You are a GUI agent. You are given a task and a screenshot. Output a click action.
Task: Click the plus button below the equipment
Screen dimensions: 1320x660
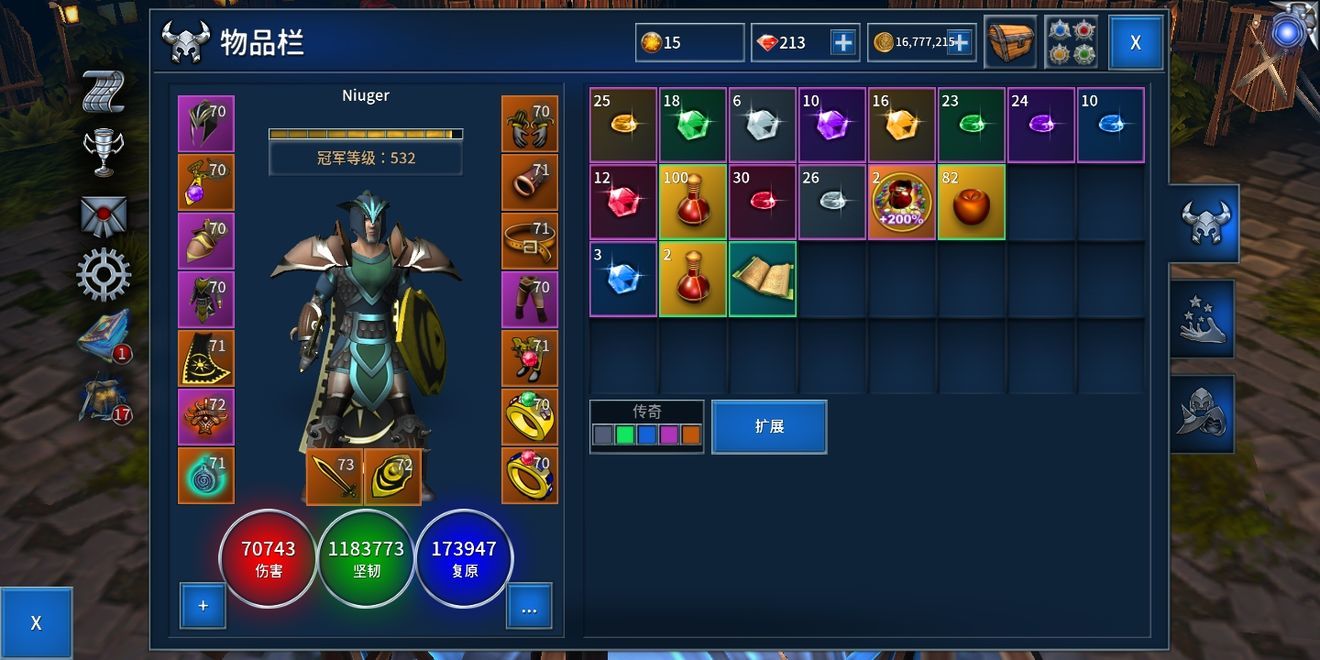[x=203, y=606]
